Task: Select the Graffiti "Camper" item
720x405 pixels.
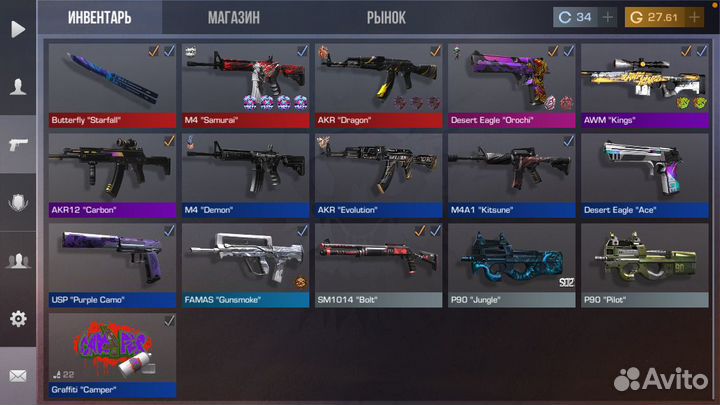Action: (x=112, y=354)
